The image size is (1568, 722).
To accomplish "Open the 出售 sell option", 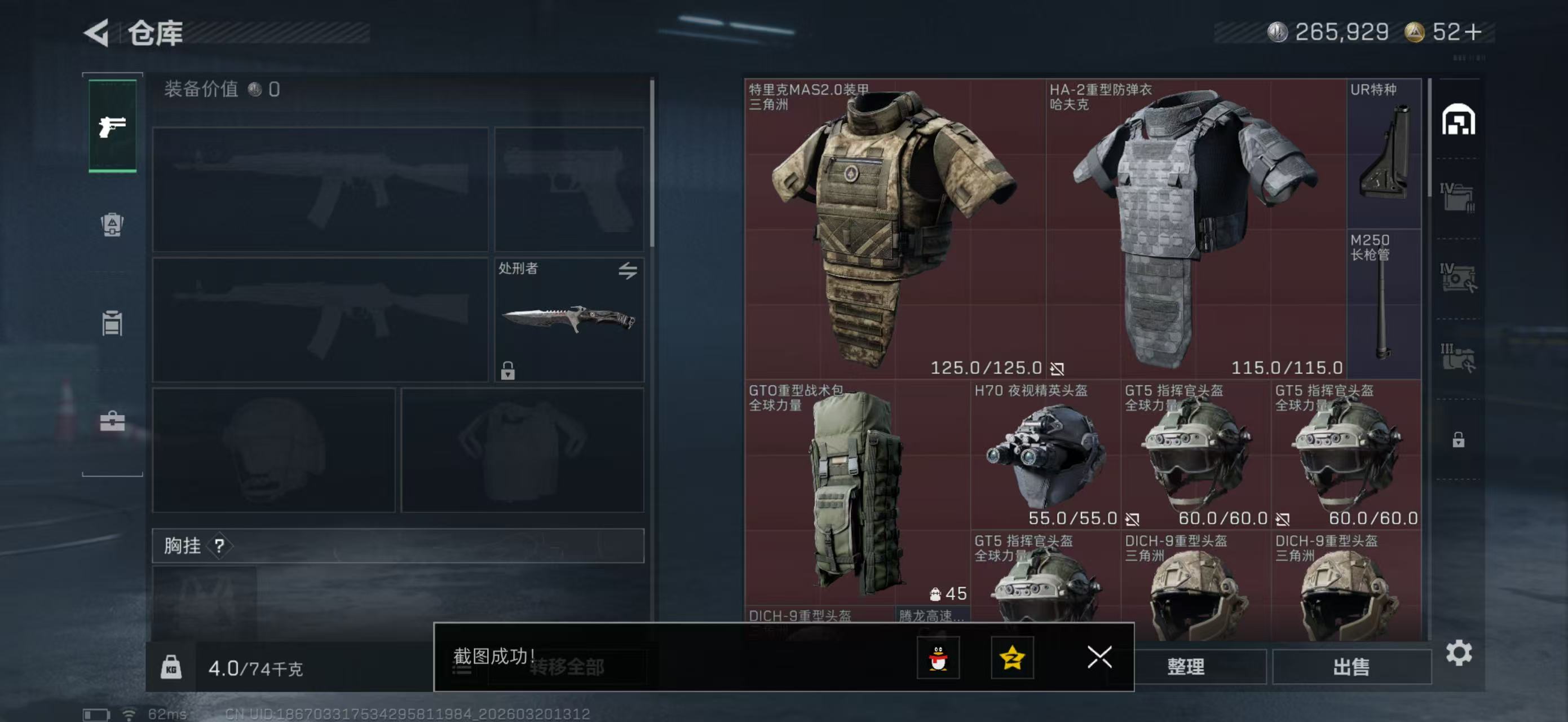I will coord(1351,667).
